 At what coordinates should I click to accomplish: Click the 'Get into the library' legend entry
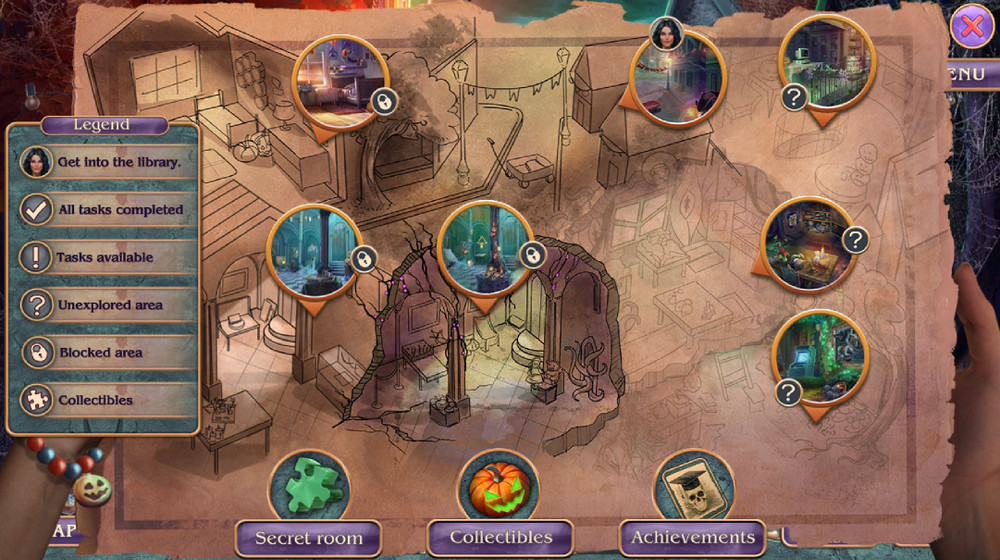click(x=103, y=162)
